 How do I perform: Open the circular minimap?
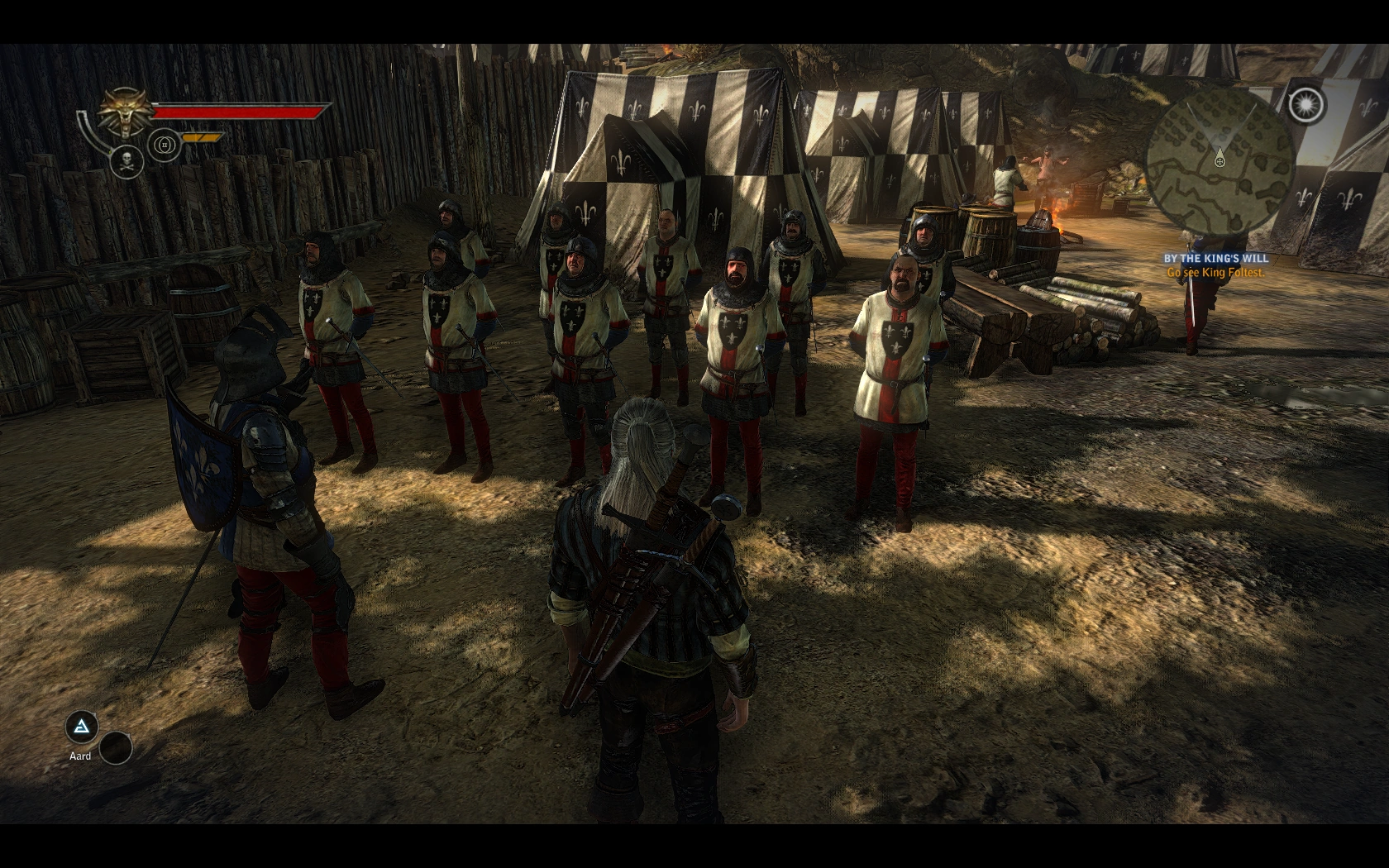tap(1220, 160)
